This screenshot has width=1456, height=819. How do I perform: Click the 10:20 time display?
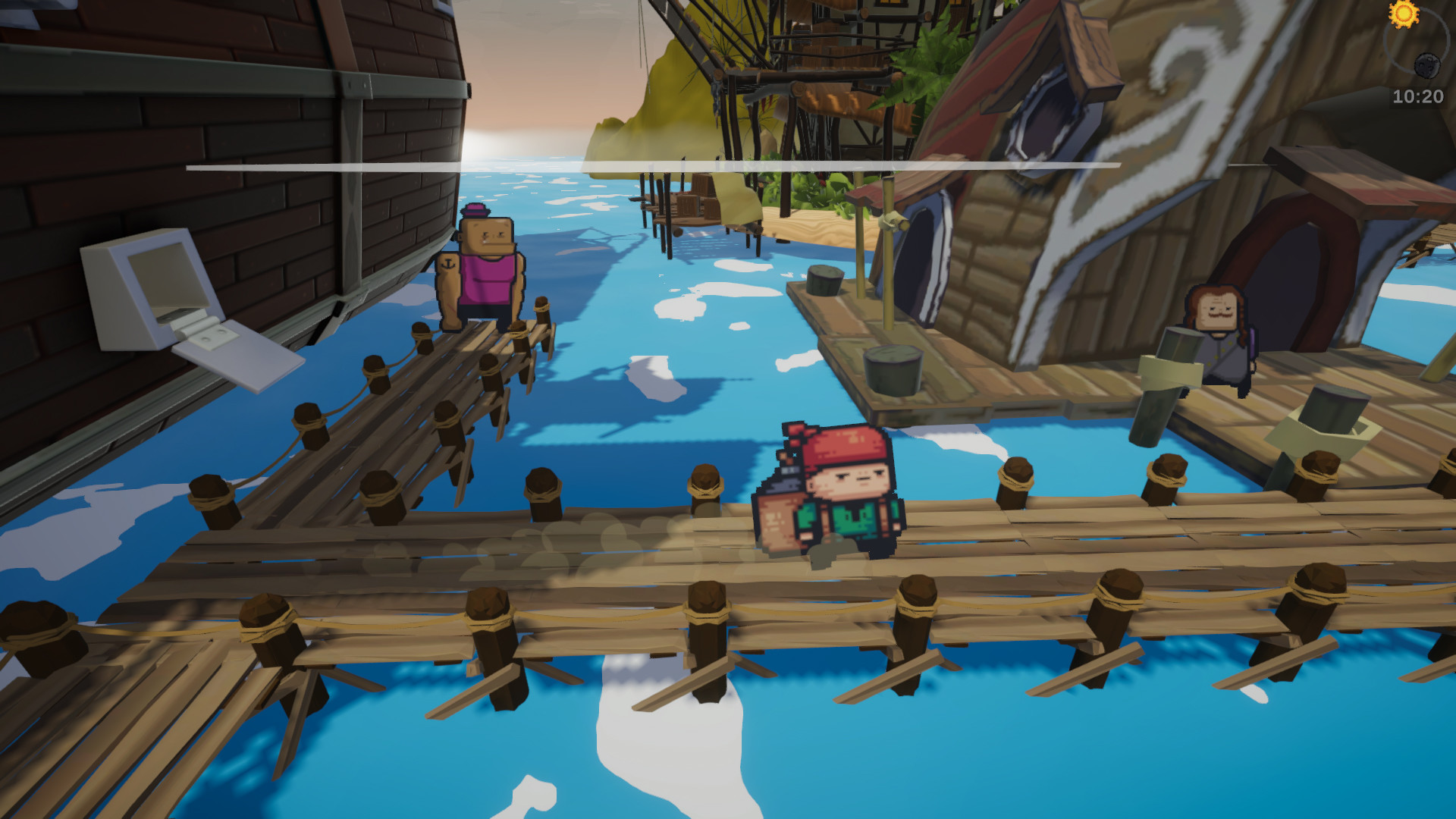click(1417, 94)
